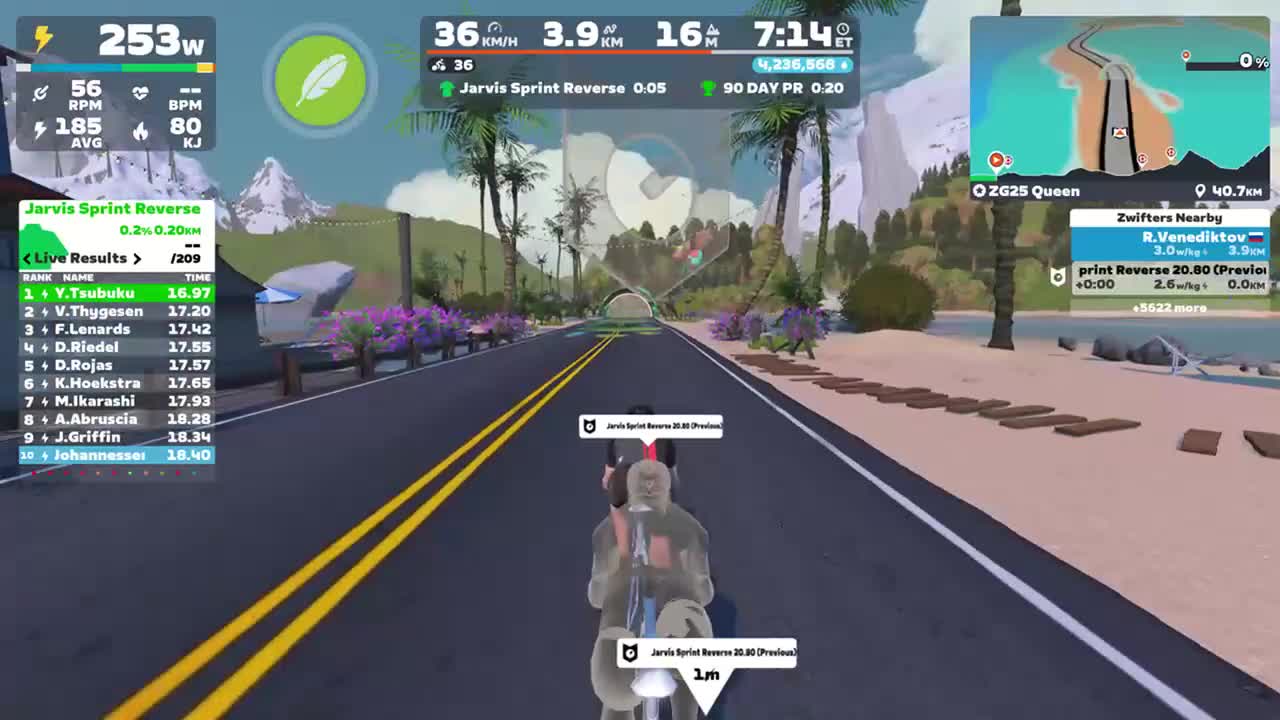Image resolution: width=1280 pixels, height=720 pixels.
Task: Click the Drops counter droplet icon
Action: click(x=845, y=63)
